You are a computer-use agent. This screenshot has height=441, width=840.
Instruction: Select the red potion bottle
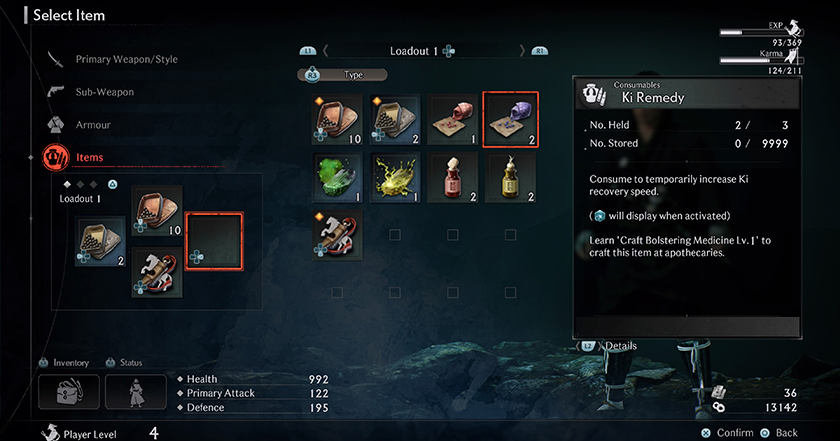[x=453, y=176]
